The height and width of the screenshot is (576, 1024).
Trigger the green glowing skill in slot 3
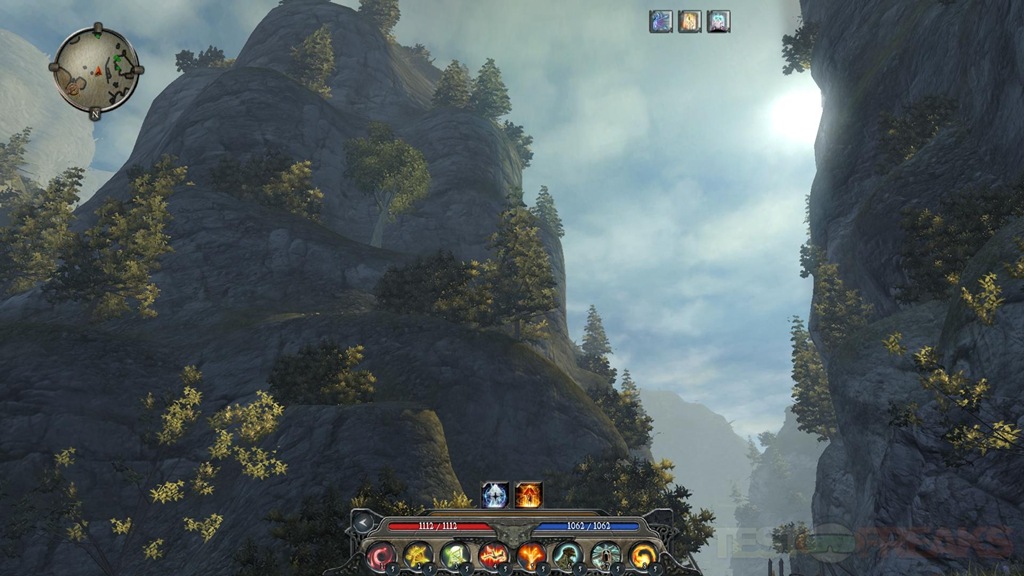(456, 555)
